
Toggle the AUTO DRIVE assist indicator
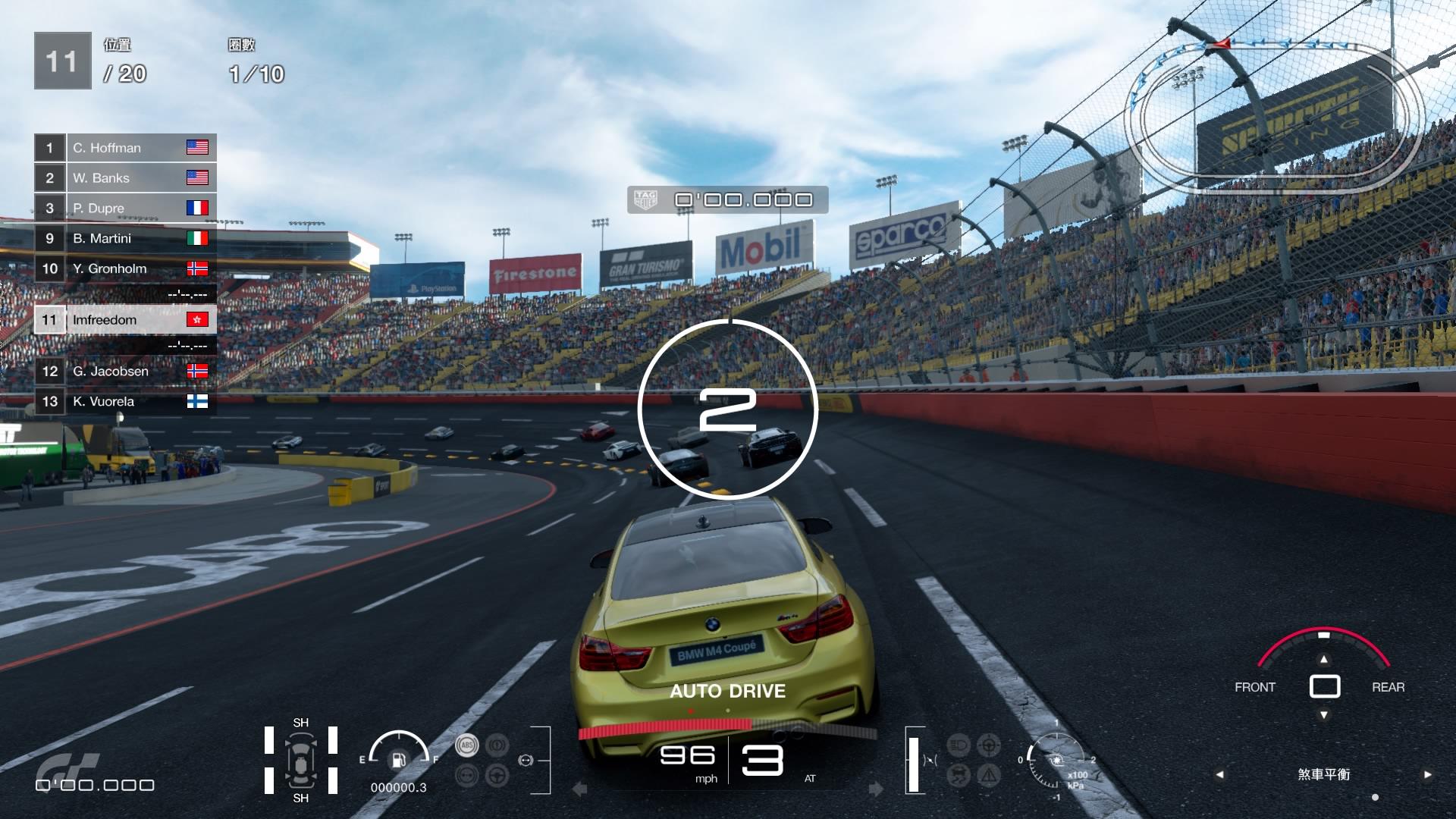click(x=726, y=691)
